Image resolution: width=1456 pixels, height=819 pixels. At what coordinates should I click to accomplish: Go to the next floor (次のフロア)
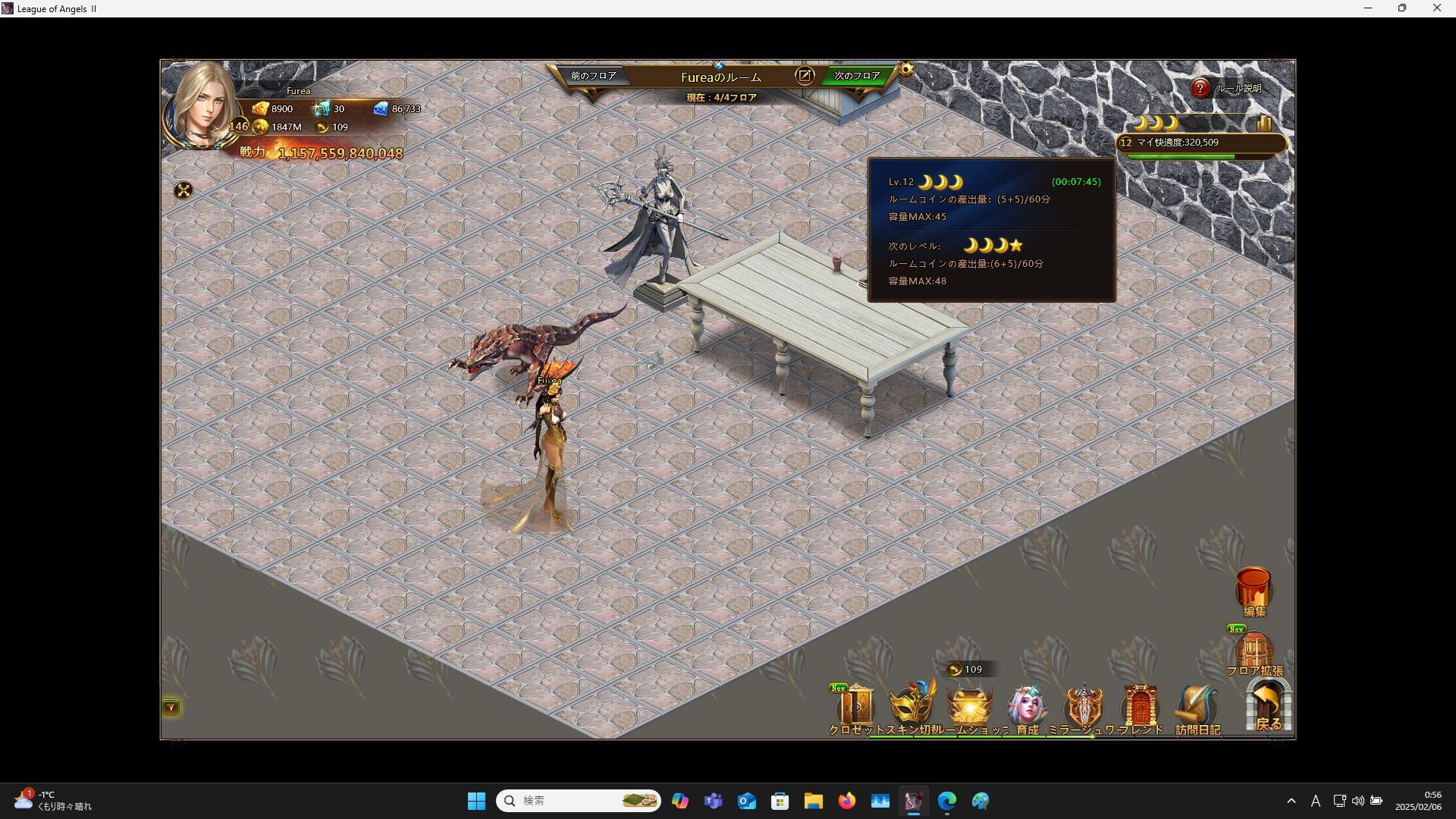click(857, 76)
